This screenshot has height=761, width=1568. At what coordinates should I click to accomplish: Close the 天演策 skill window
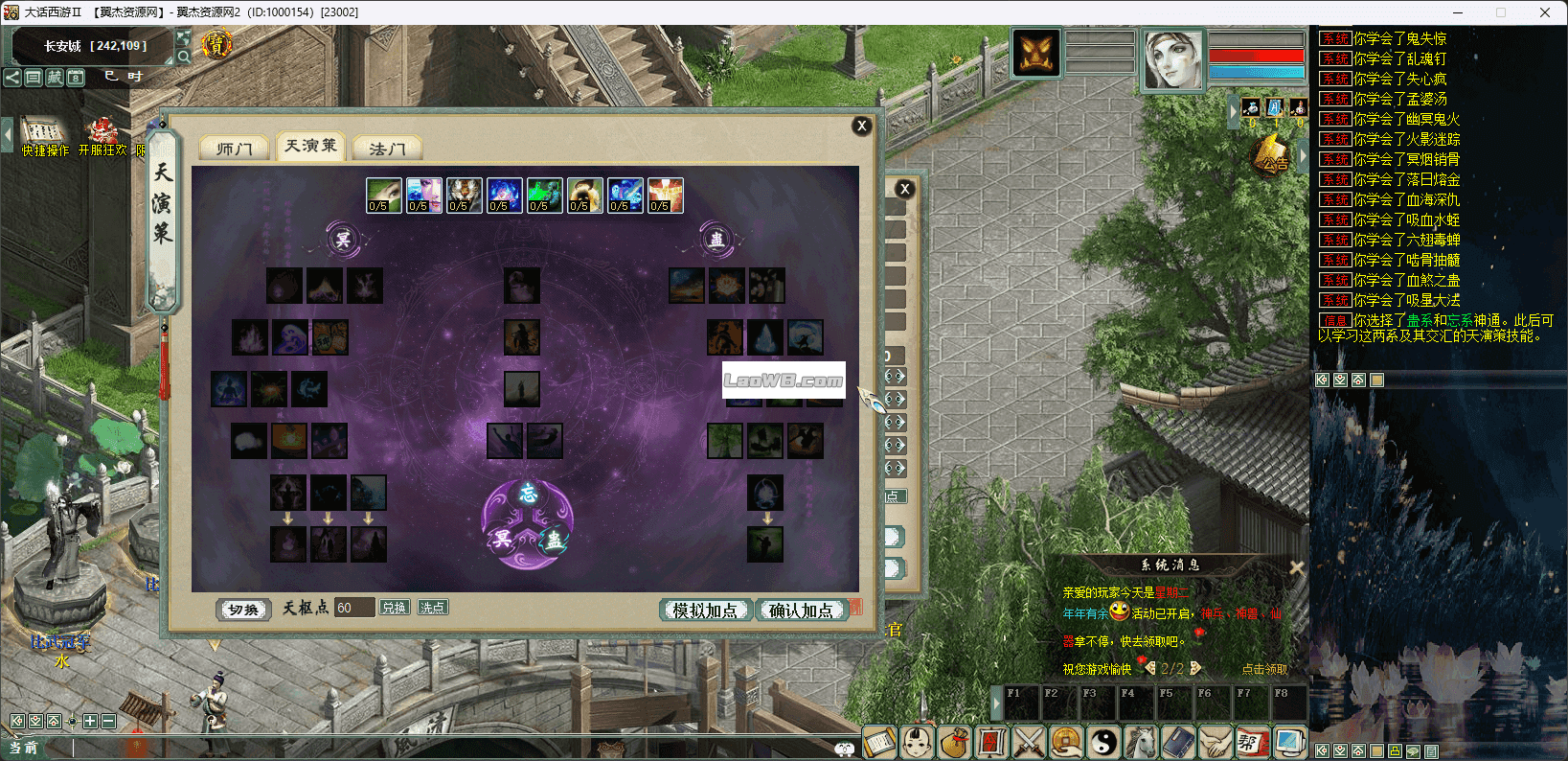(861, 126)
